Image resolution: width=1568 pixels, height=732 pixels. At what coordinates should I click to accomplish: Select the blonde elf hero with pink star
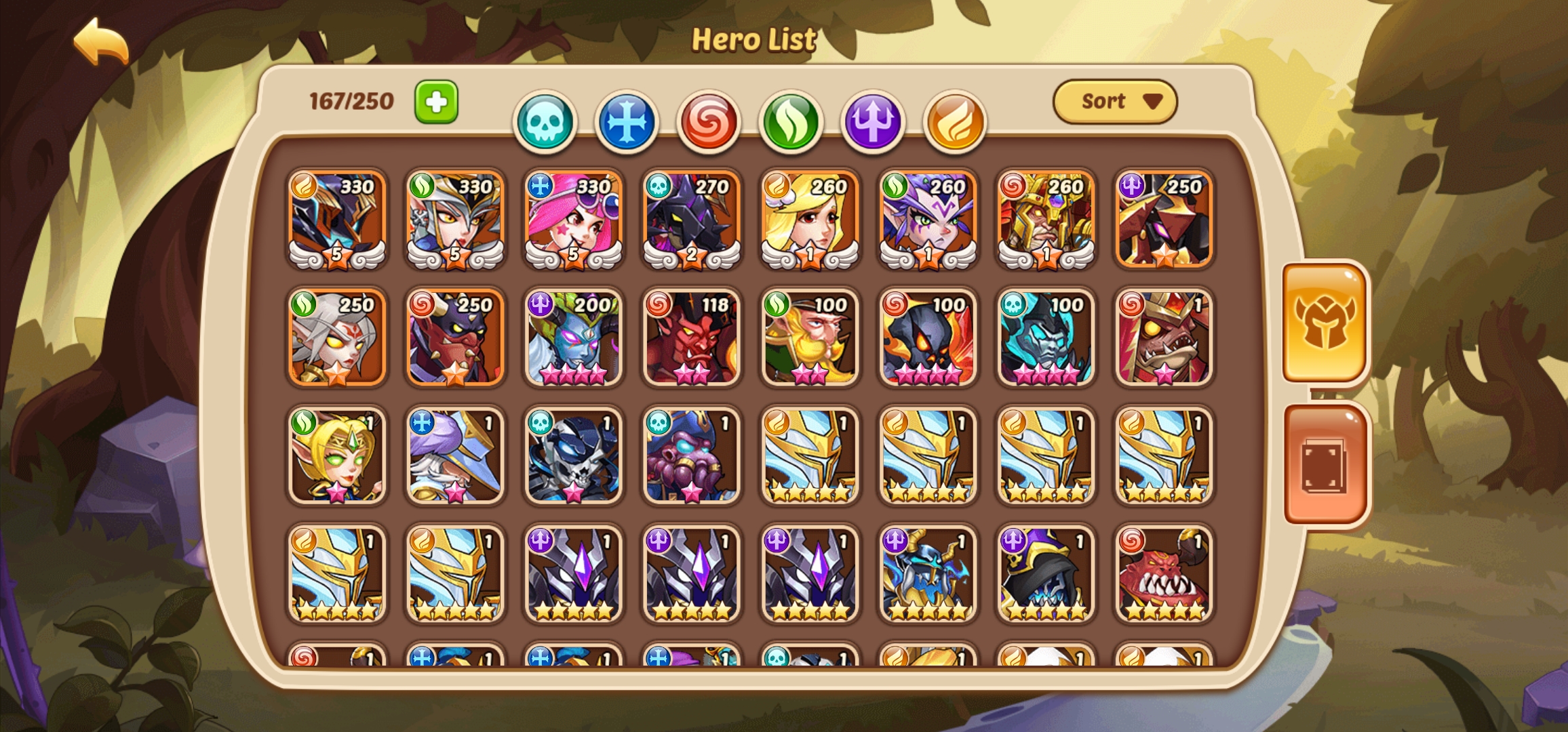337,454
